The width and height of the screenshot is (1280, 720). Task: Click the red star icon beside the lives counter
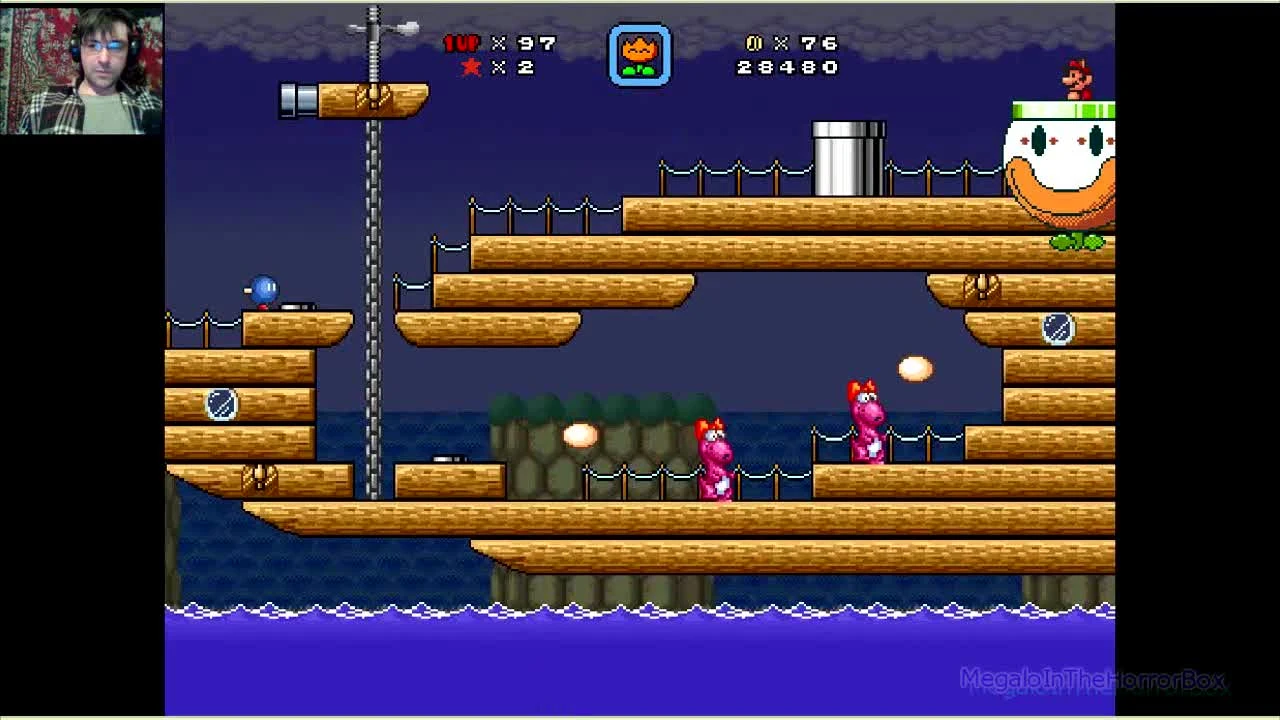[470, 68]
